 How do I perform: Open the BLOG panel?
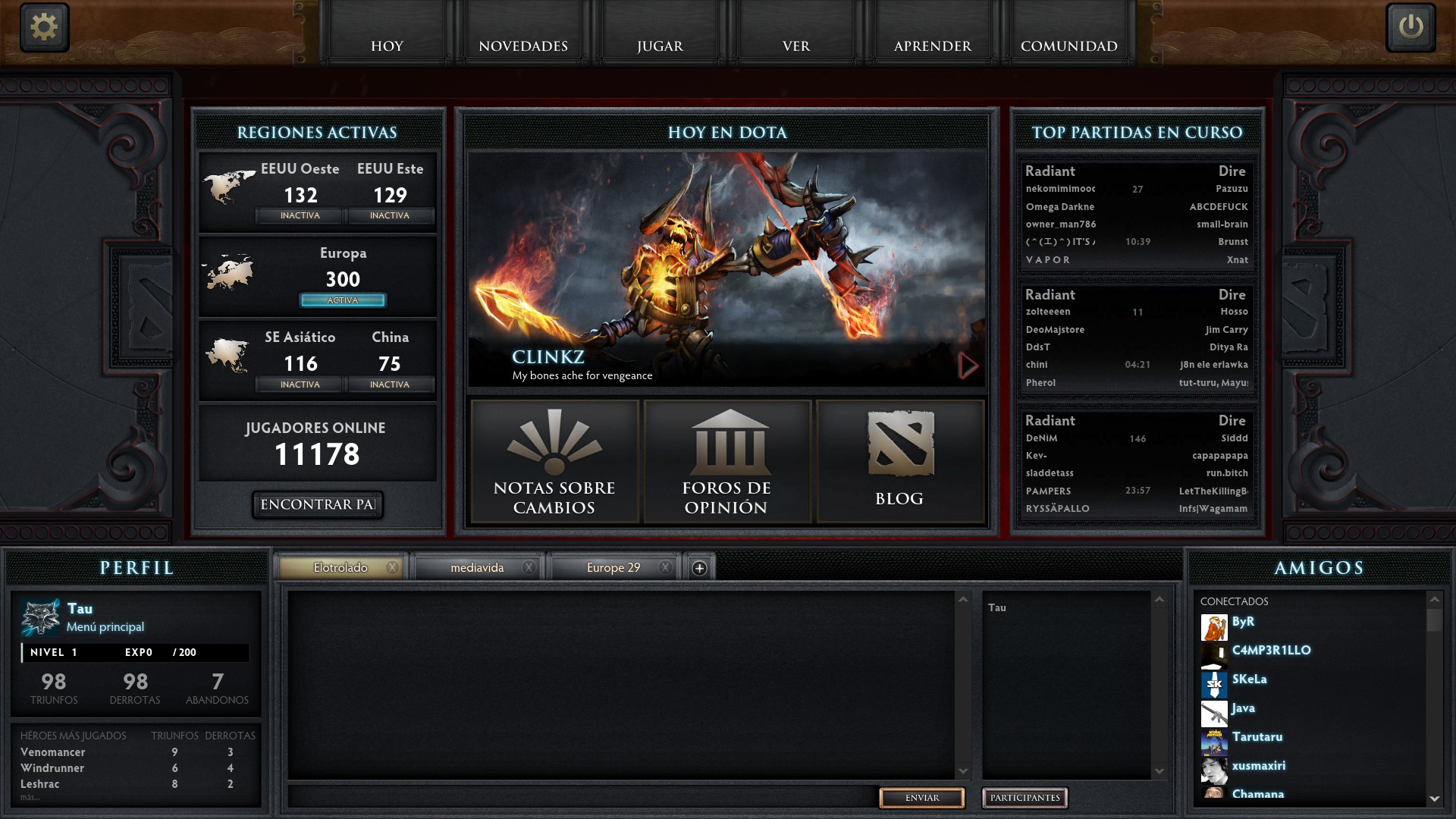(899, 462)
